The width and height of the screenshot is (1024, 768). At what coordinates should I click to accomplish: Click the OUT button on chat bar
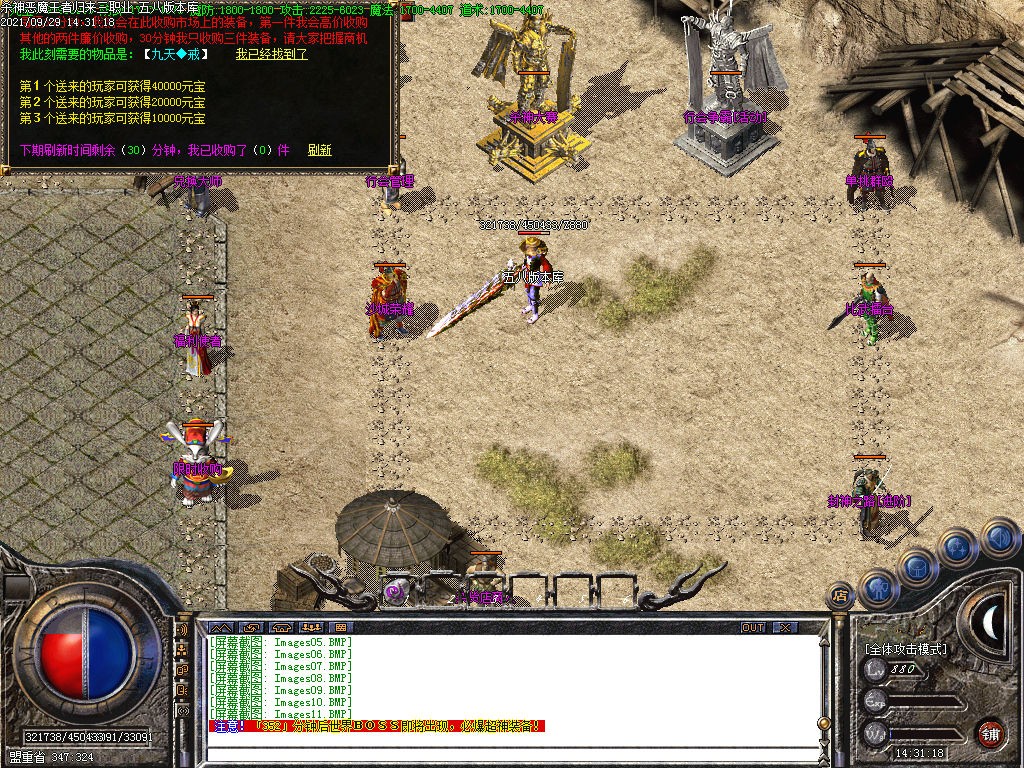point(753,627)
